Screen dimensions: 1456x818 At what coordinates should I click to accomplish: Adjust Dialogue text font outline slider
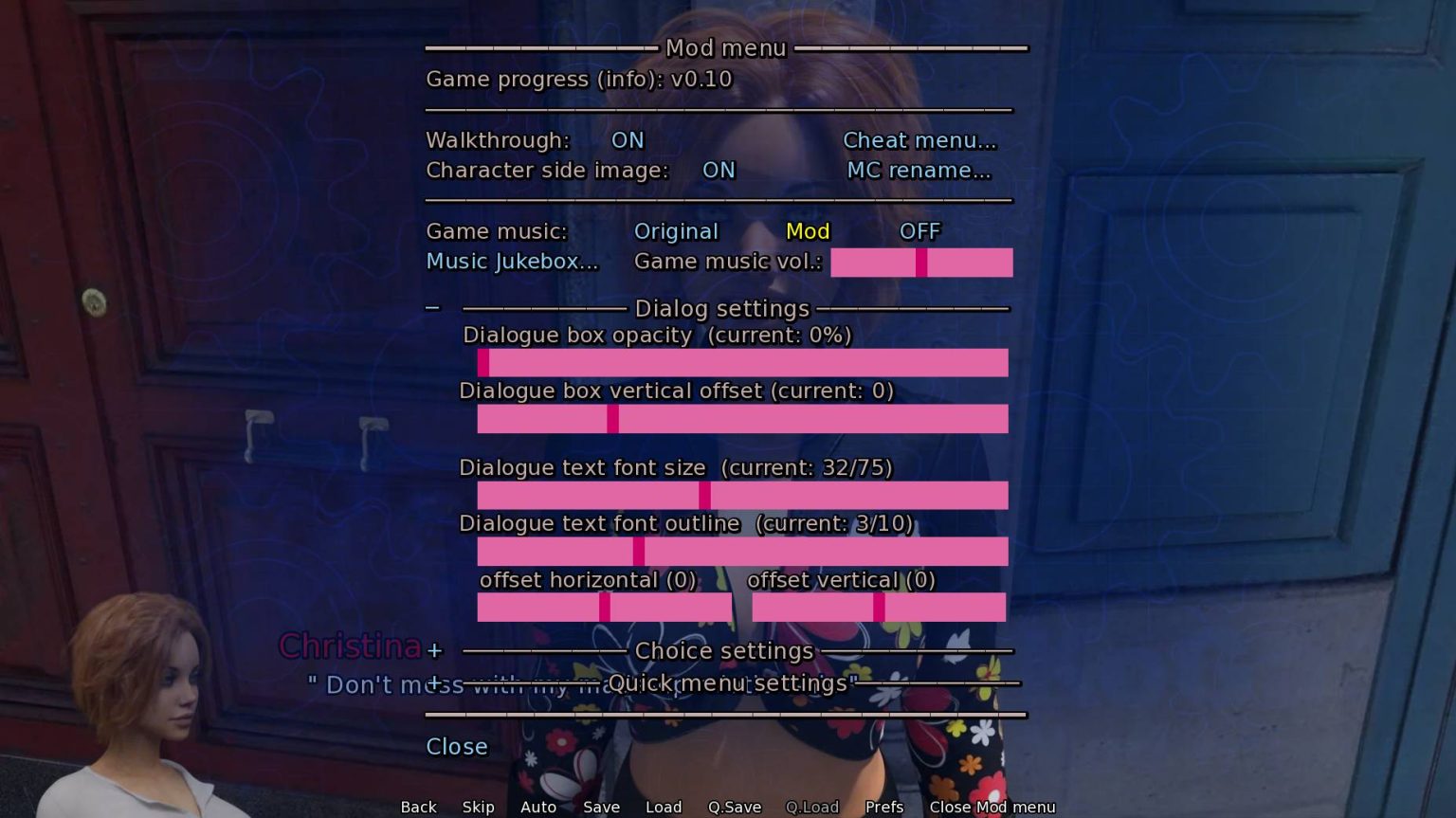tap(742, 552)
